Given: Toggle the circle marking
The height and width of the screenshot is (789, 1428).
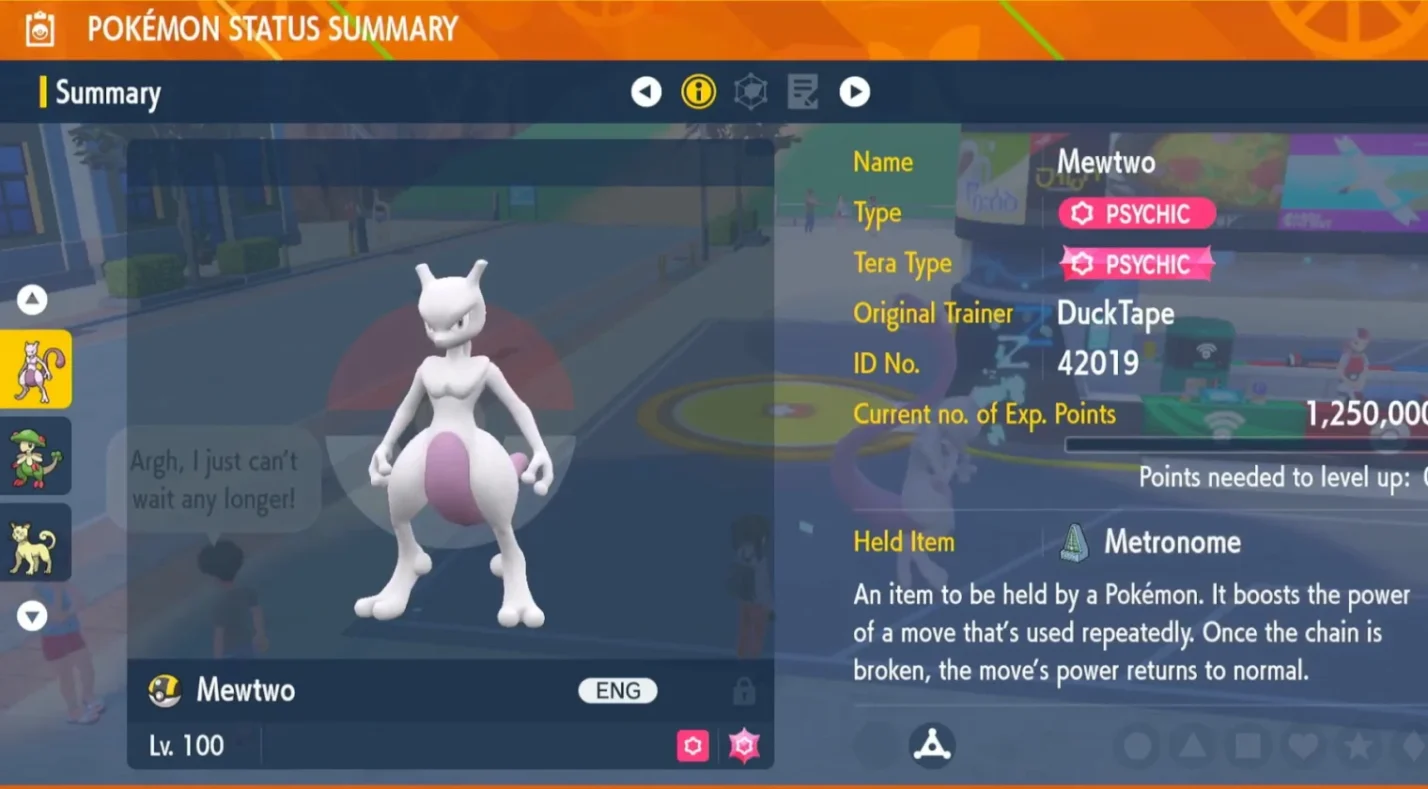Looking at the screenshot, I should coord(1137,746).
